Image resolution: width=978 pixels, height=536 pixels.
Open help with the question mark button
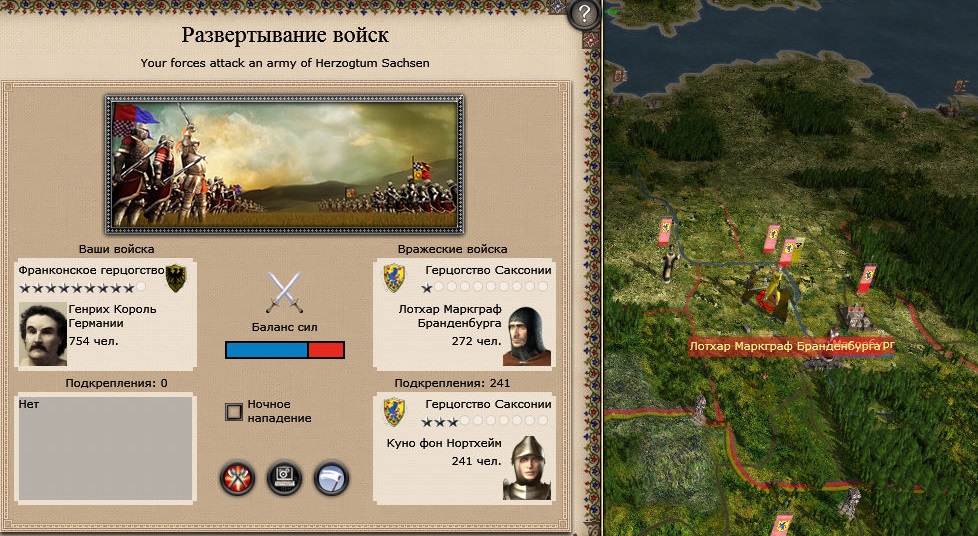584,15
